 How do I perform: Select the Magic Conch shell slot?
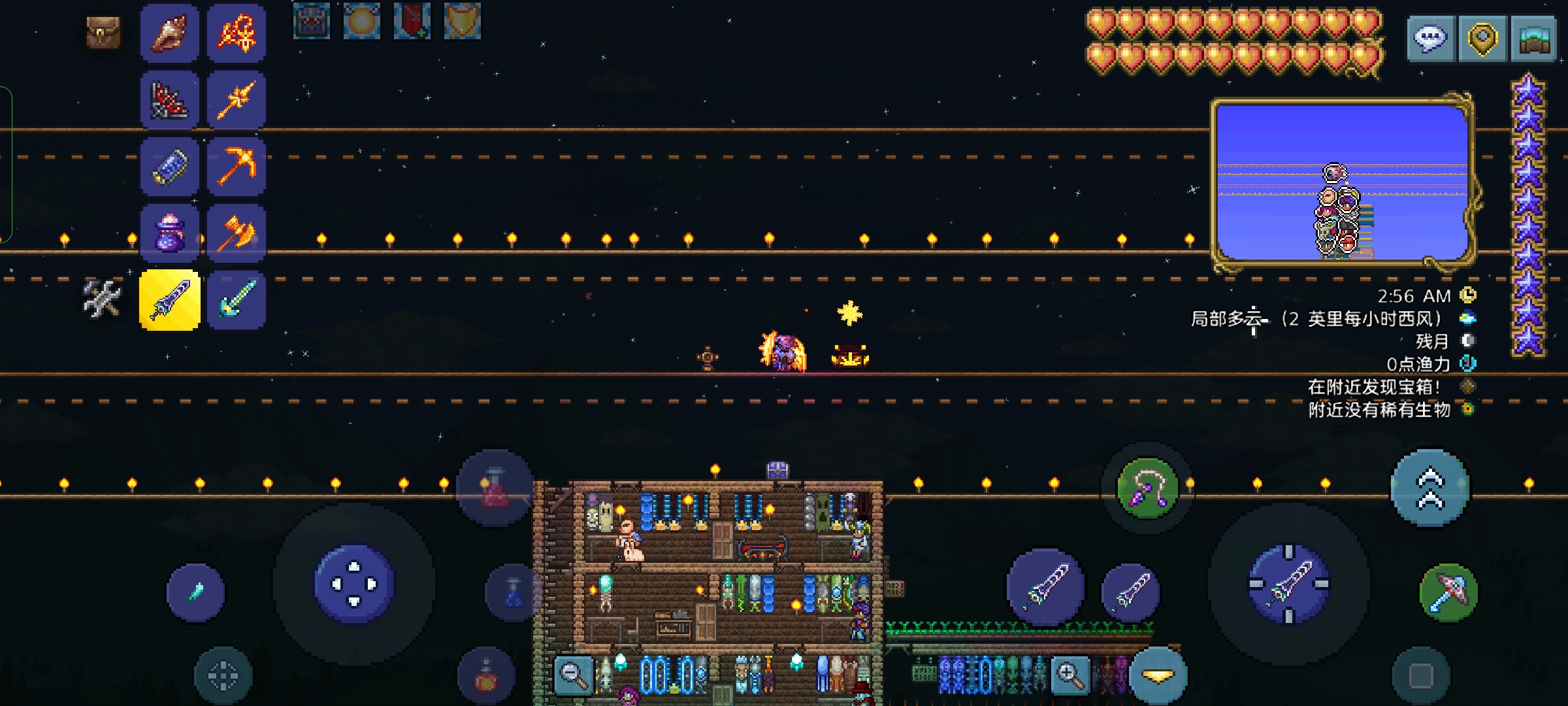(x=170, y=33)
